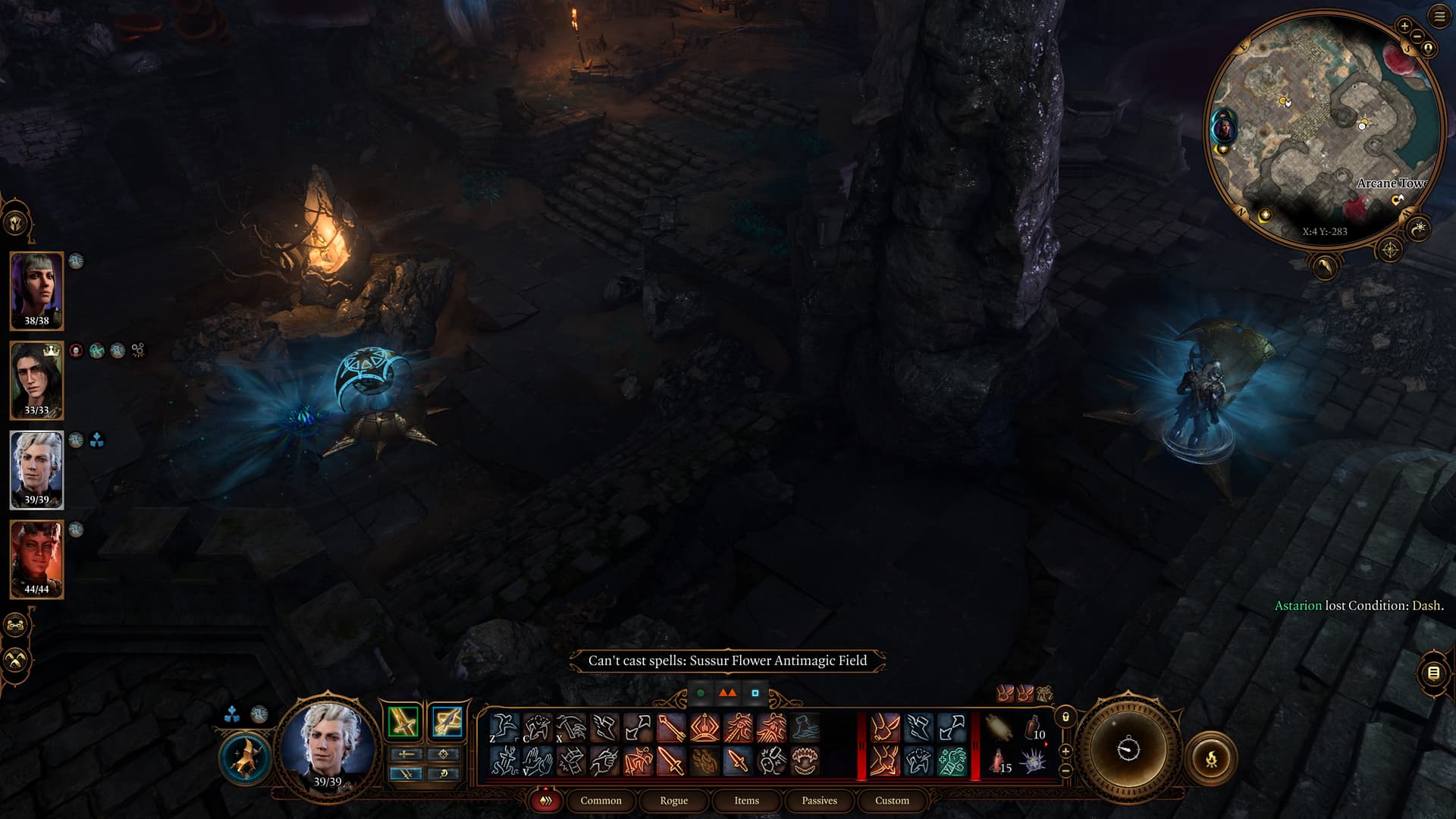Open the combat log button

click(x=1433, y=672)
